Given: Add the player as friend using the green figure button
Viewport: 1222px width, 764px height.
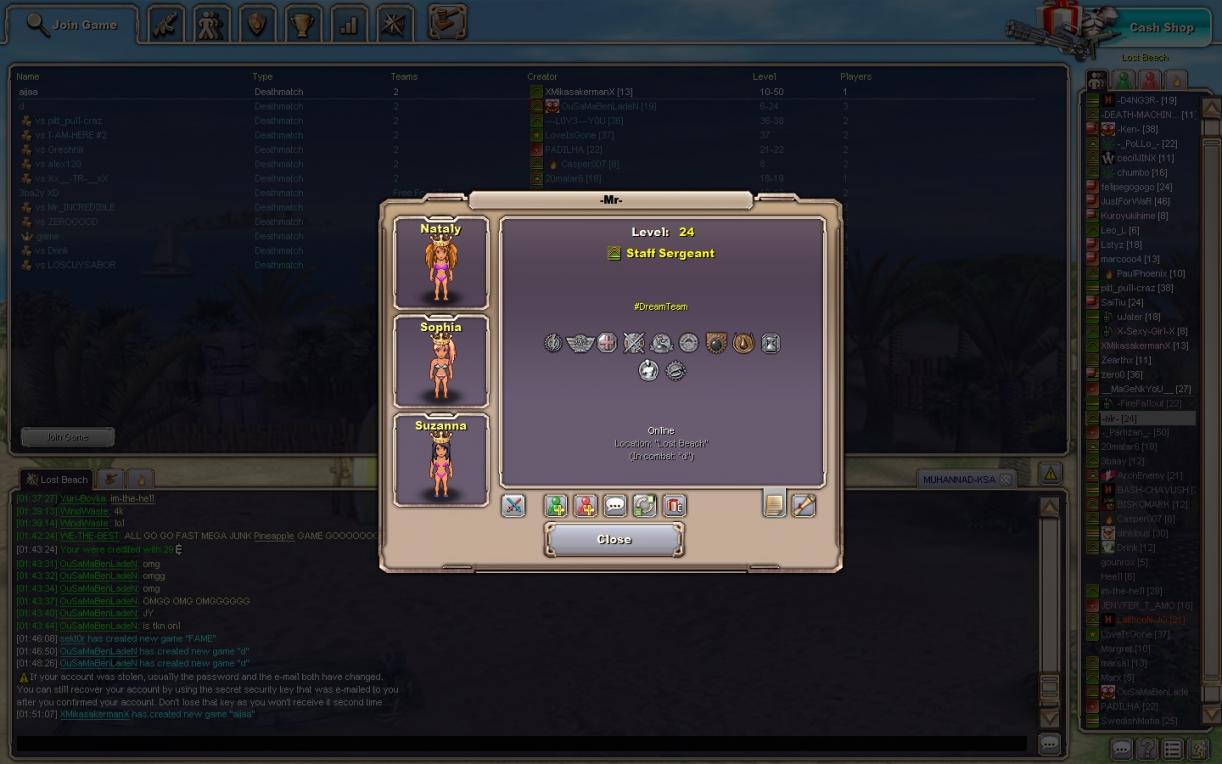Looking at the screenshot, I should [x=556, y=506].
